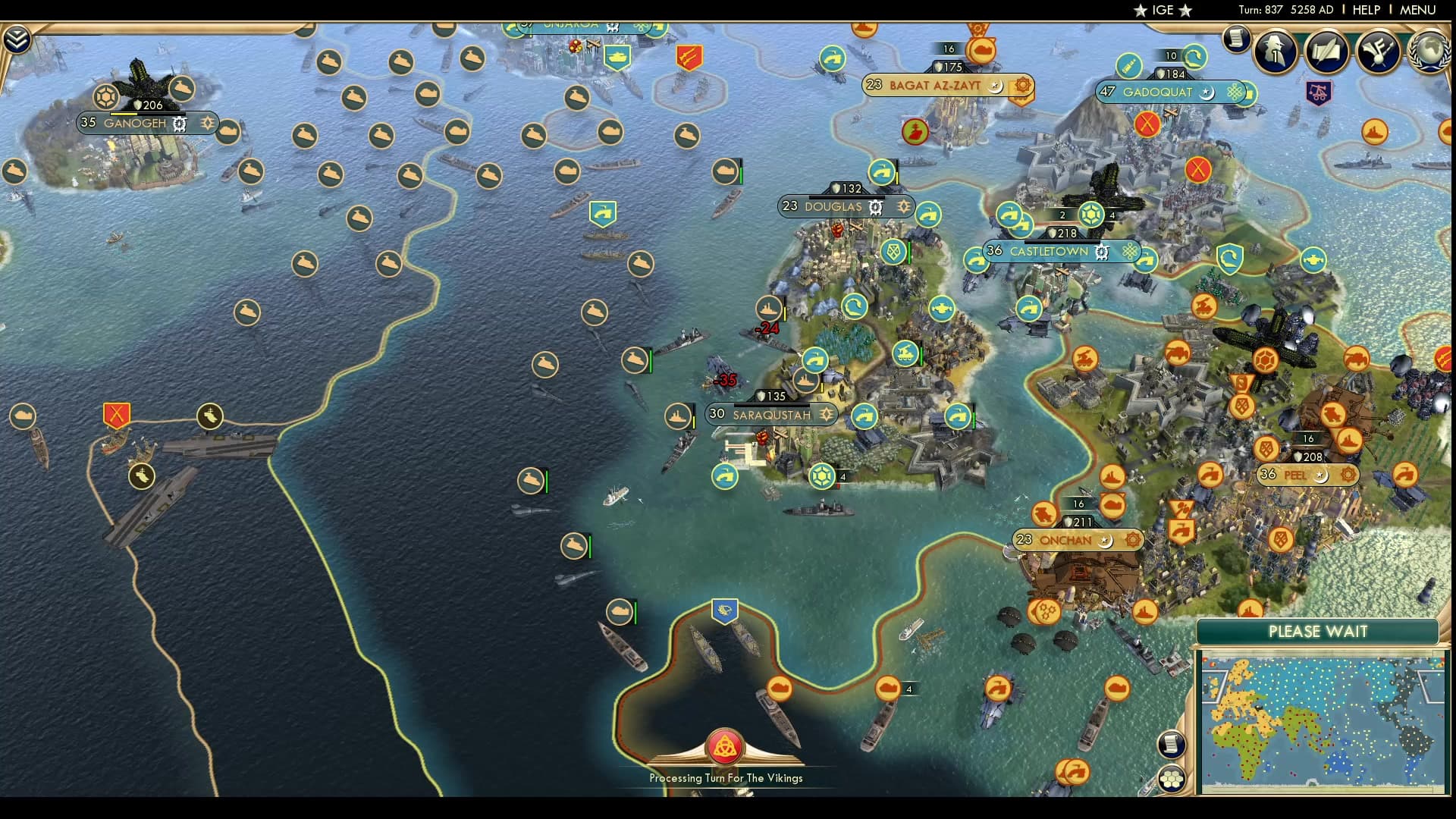Open the HELP menu

coord(1367,10)
